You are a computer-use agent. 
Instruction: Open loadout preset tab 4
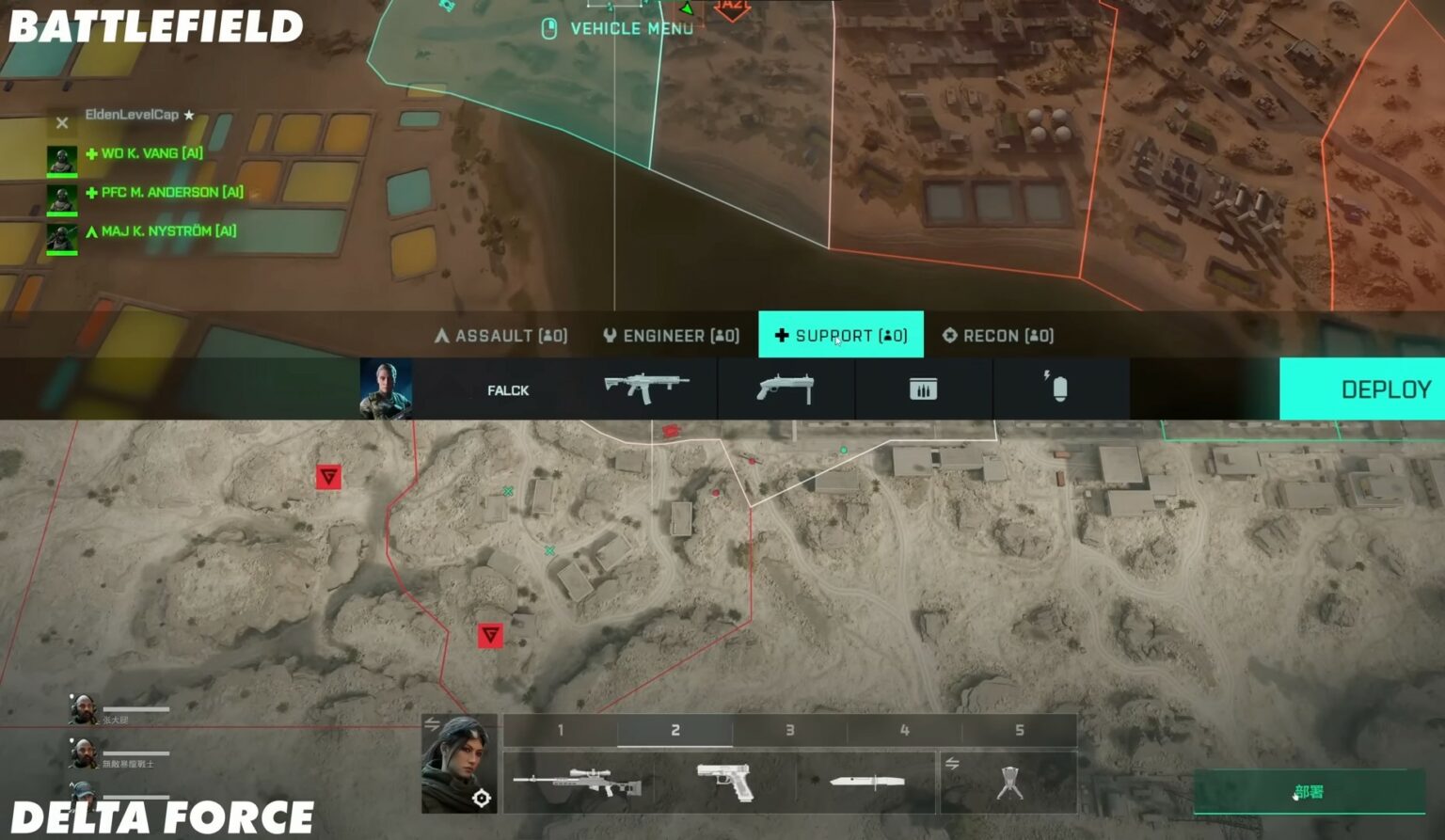904,729
